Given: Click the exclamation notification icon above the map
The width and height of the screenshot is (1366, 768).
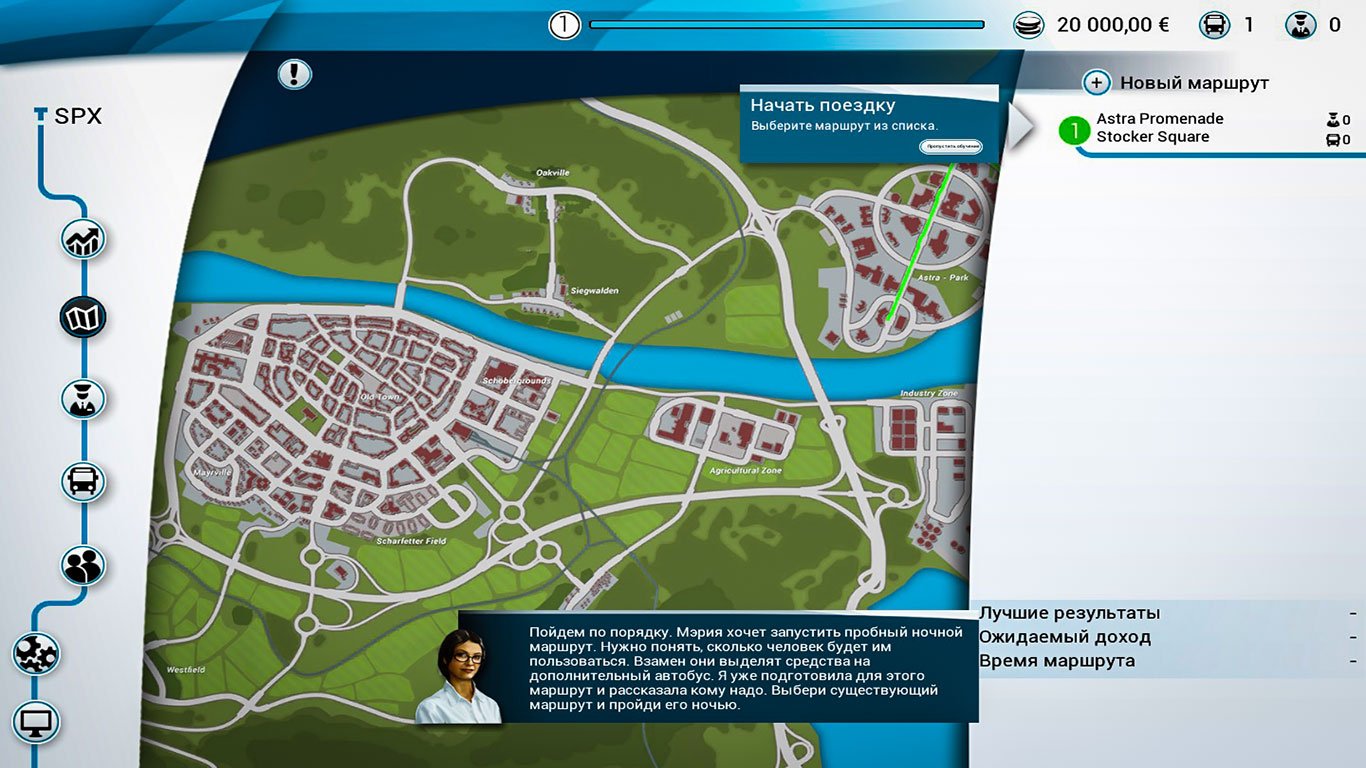Looking at the screenshot, I should 294,74.
